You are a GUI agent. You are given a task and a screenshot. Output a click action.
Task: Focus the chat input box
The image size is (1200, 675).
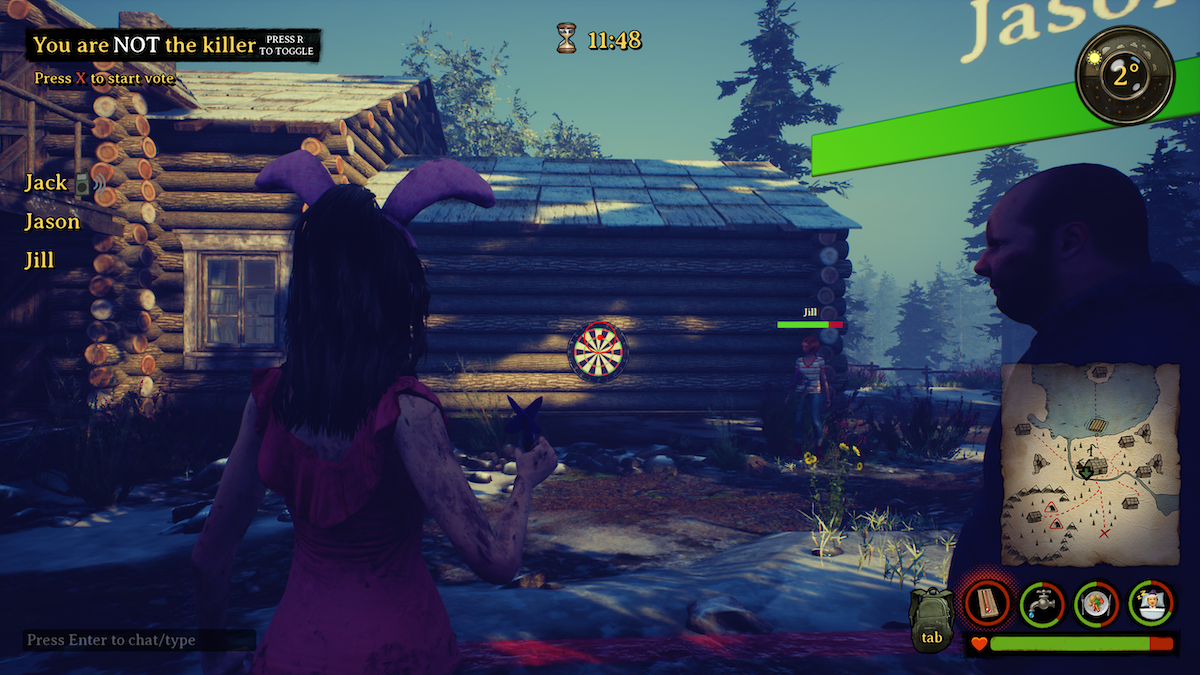coord(139,640)
